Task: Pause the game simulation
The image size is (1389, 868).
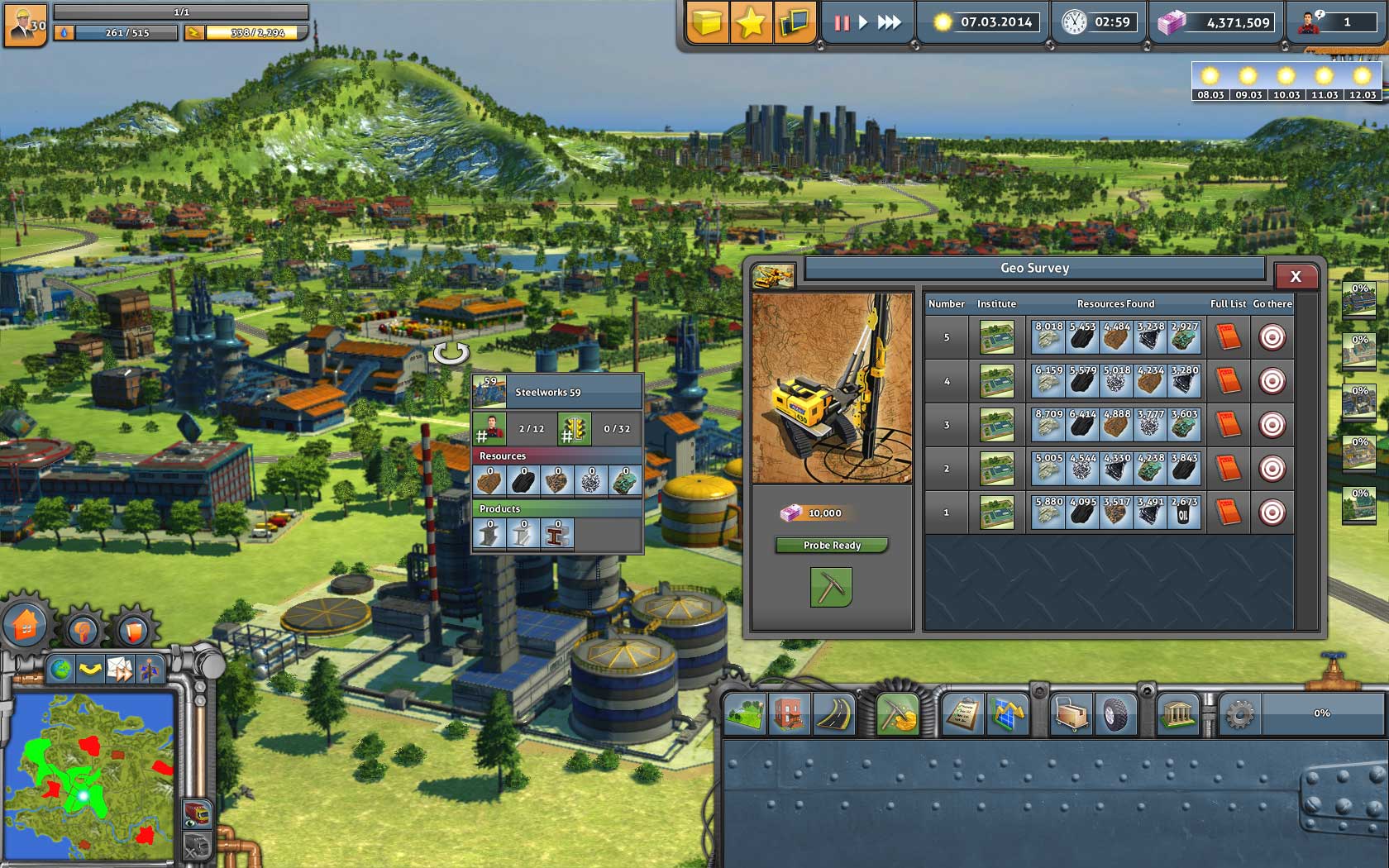Action: 841,24
